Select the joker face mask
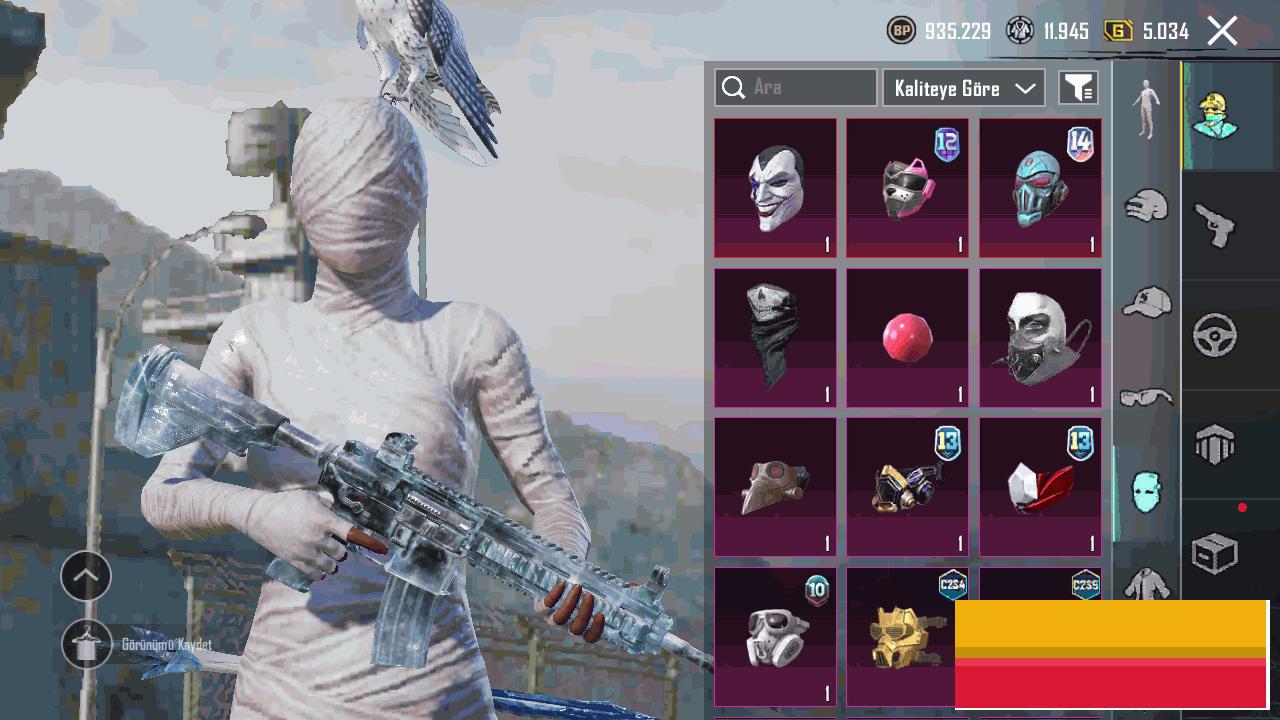The width and height of the screenshot is (1280, 720). click(x=775, y=188)
